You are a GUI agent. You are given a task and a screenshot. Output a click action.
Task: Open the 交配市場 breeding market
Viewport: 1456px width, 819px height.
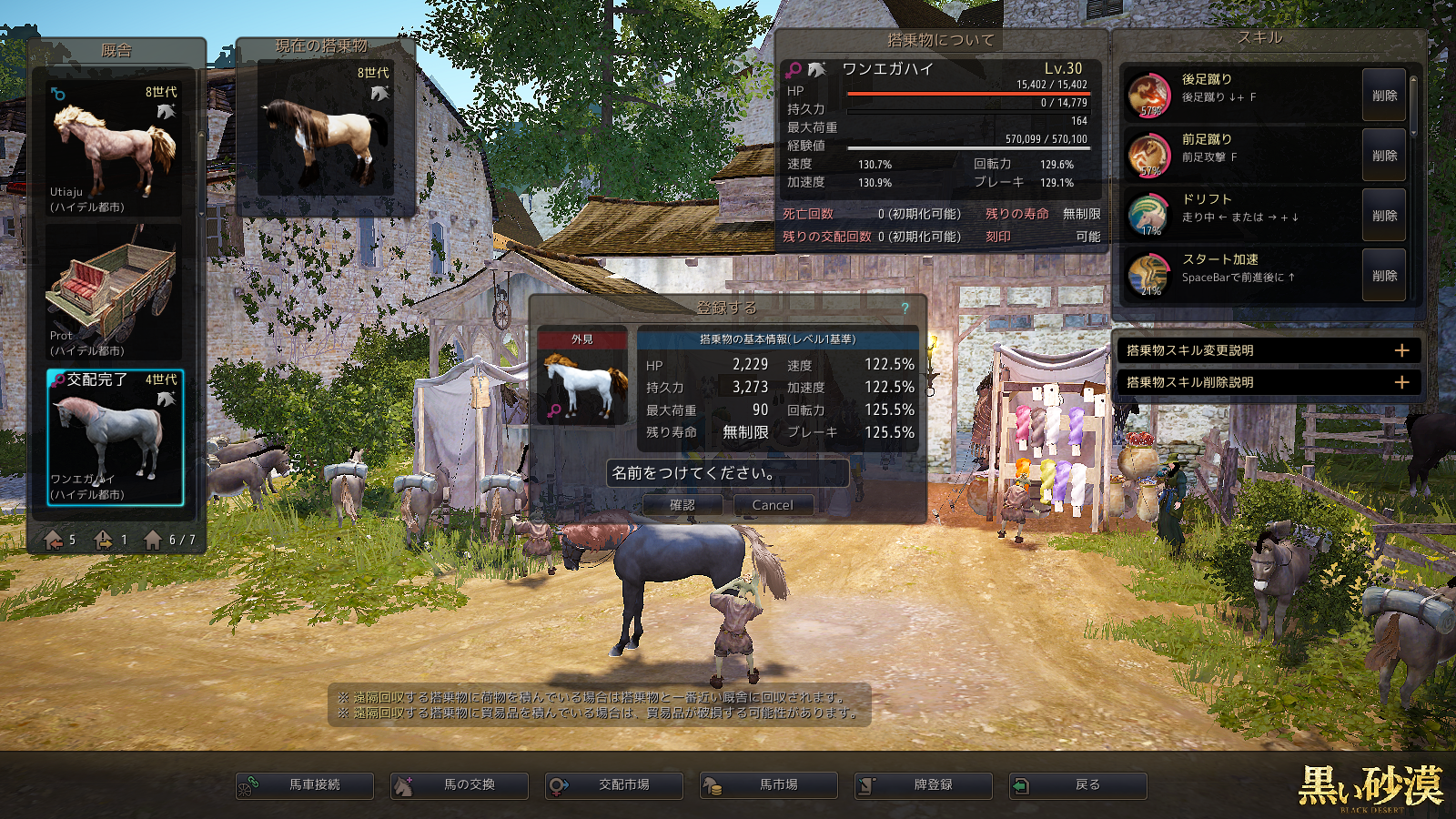pos(614,784)
